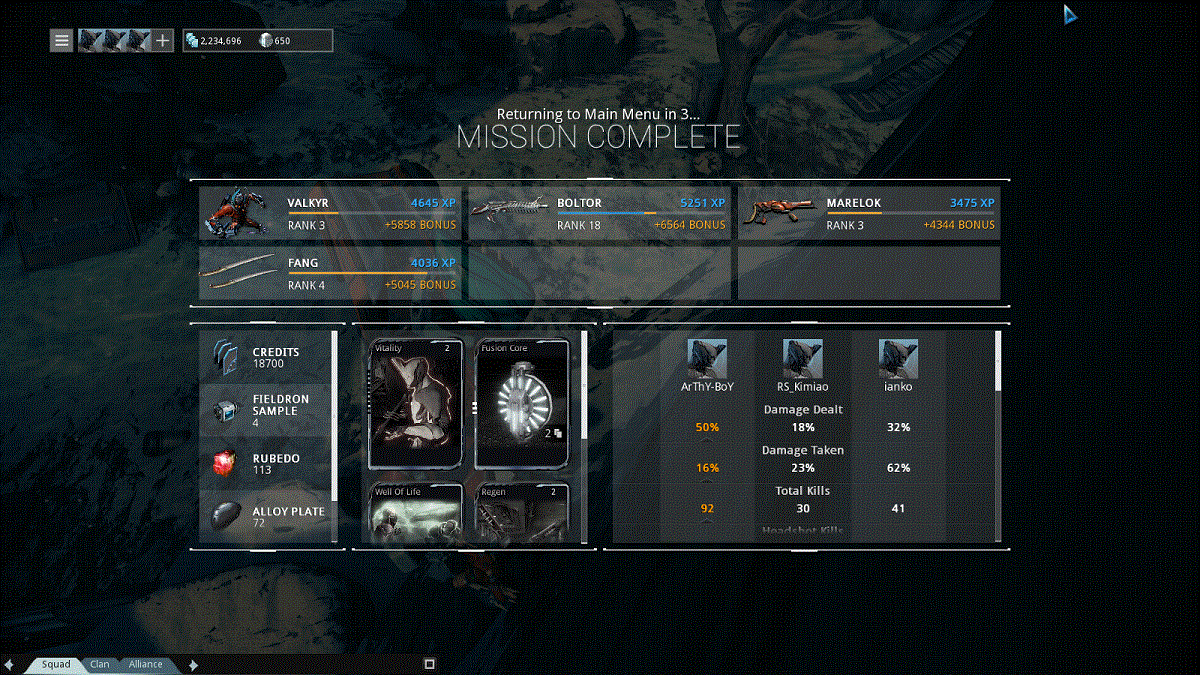Select the Marelok pistol XP panel
The width and height of the screenshot is (1200, 675).
pos(868,213)
